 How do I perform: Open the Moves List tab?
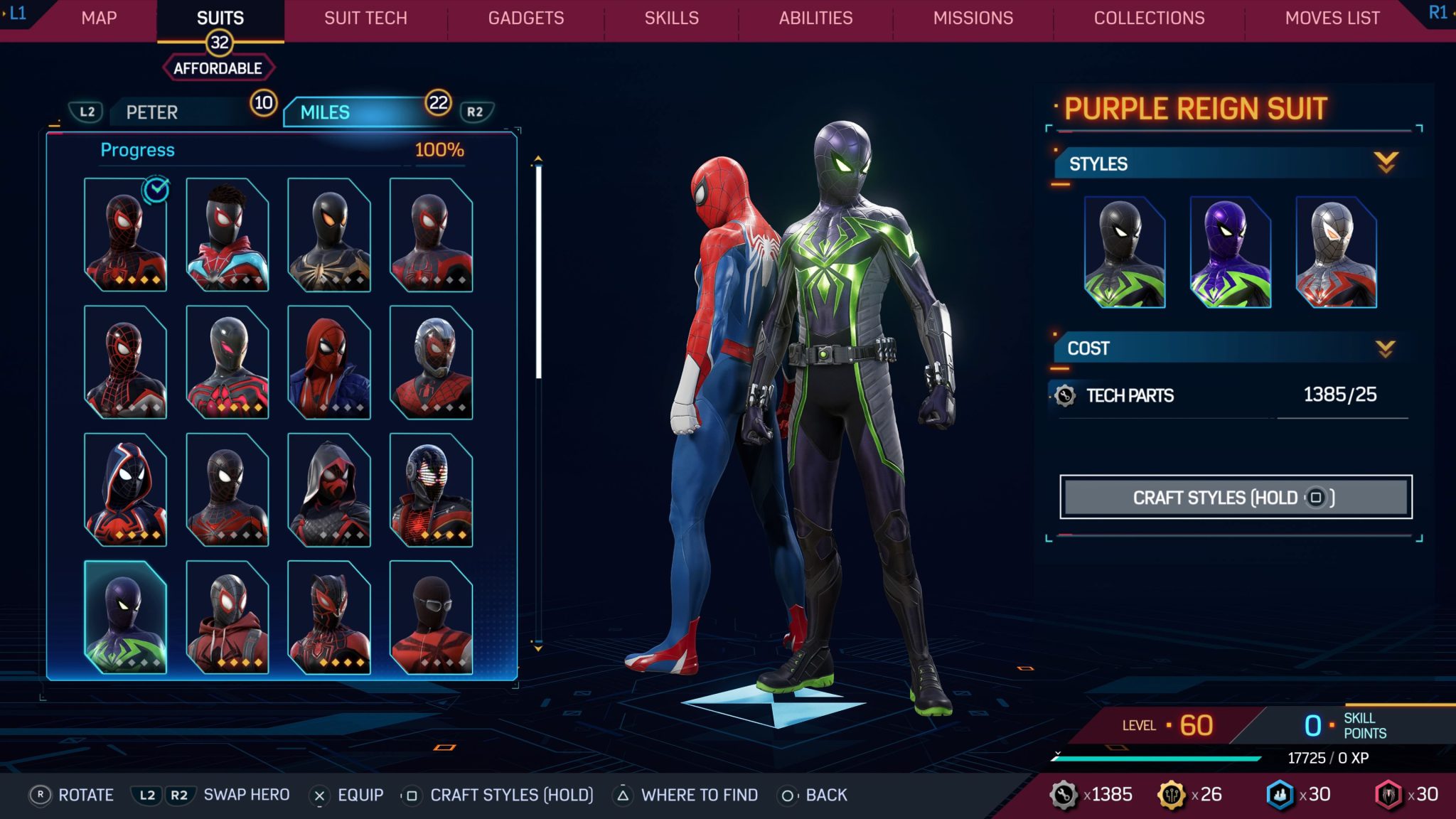tap(1332, 18)
